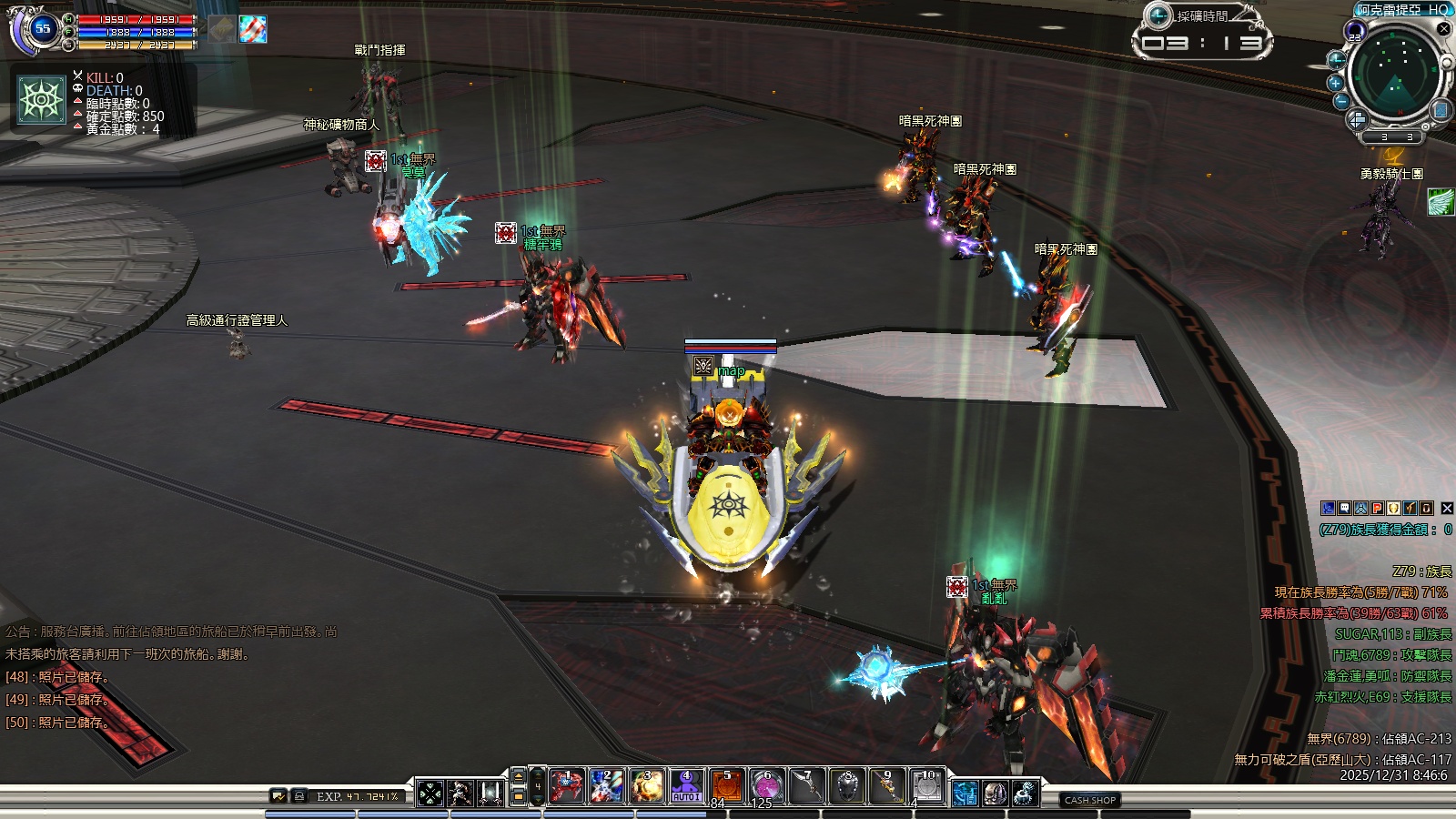Open the CASH SHOP
This screenshot has height=819, width=1456.
[x=1089, y=800]
